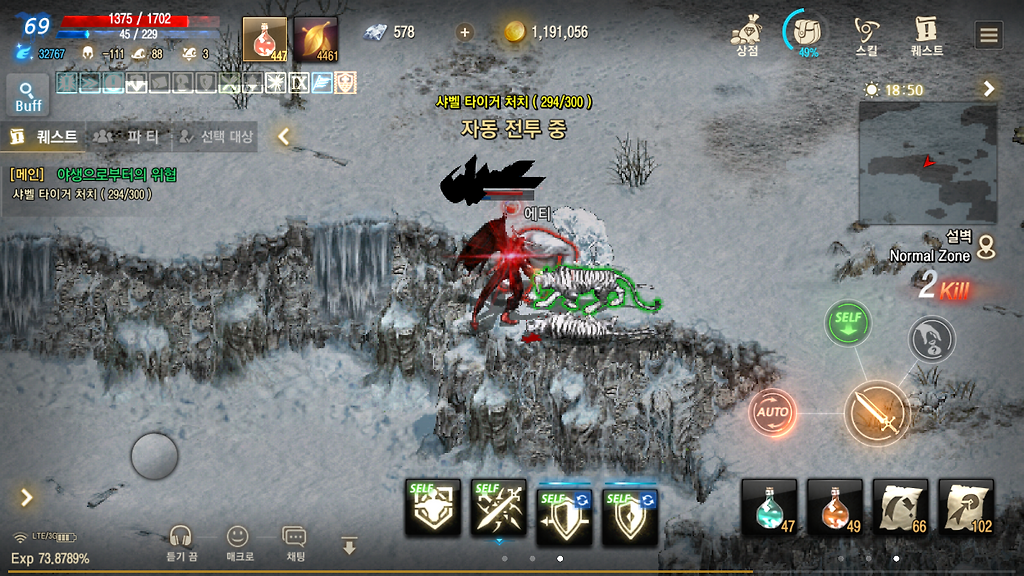Switch to the 선택 대상 tab
Viewport: 1024px width, 576px height.
click(x=215, y=136)
